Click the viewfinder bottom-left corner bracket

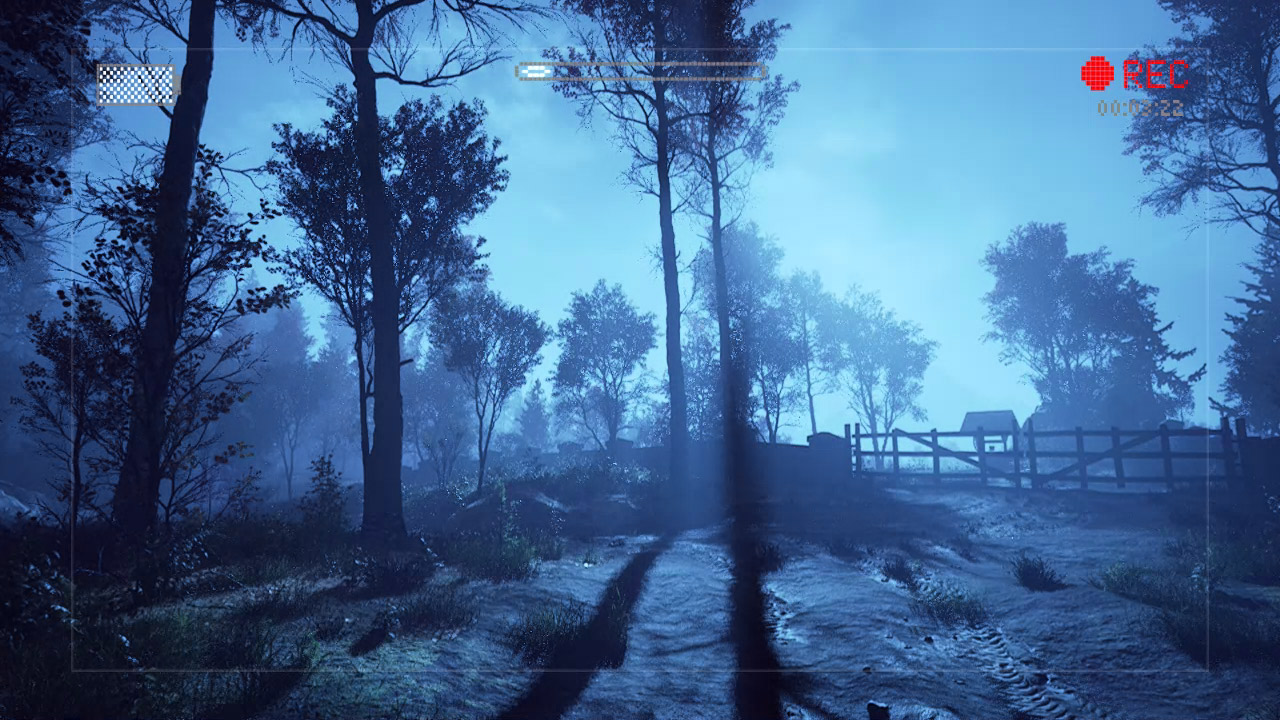click(x=72, y=671)
